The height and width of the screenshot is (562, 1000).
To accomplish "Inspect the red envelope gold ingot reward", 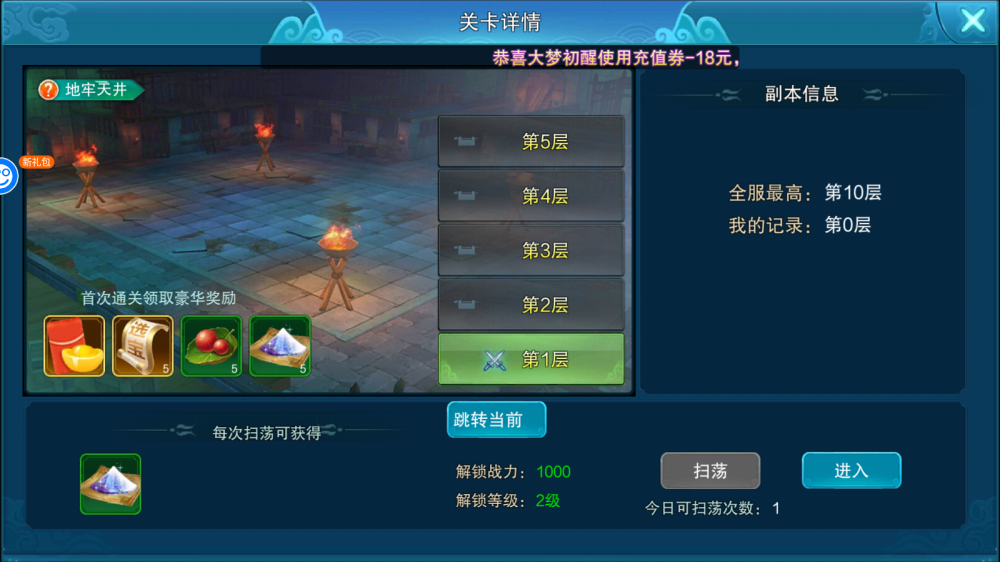I will (x=74, y=346).
